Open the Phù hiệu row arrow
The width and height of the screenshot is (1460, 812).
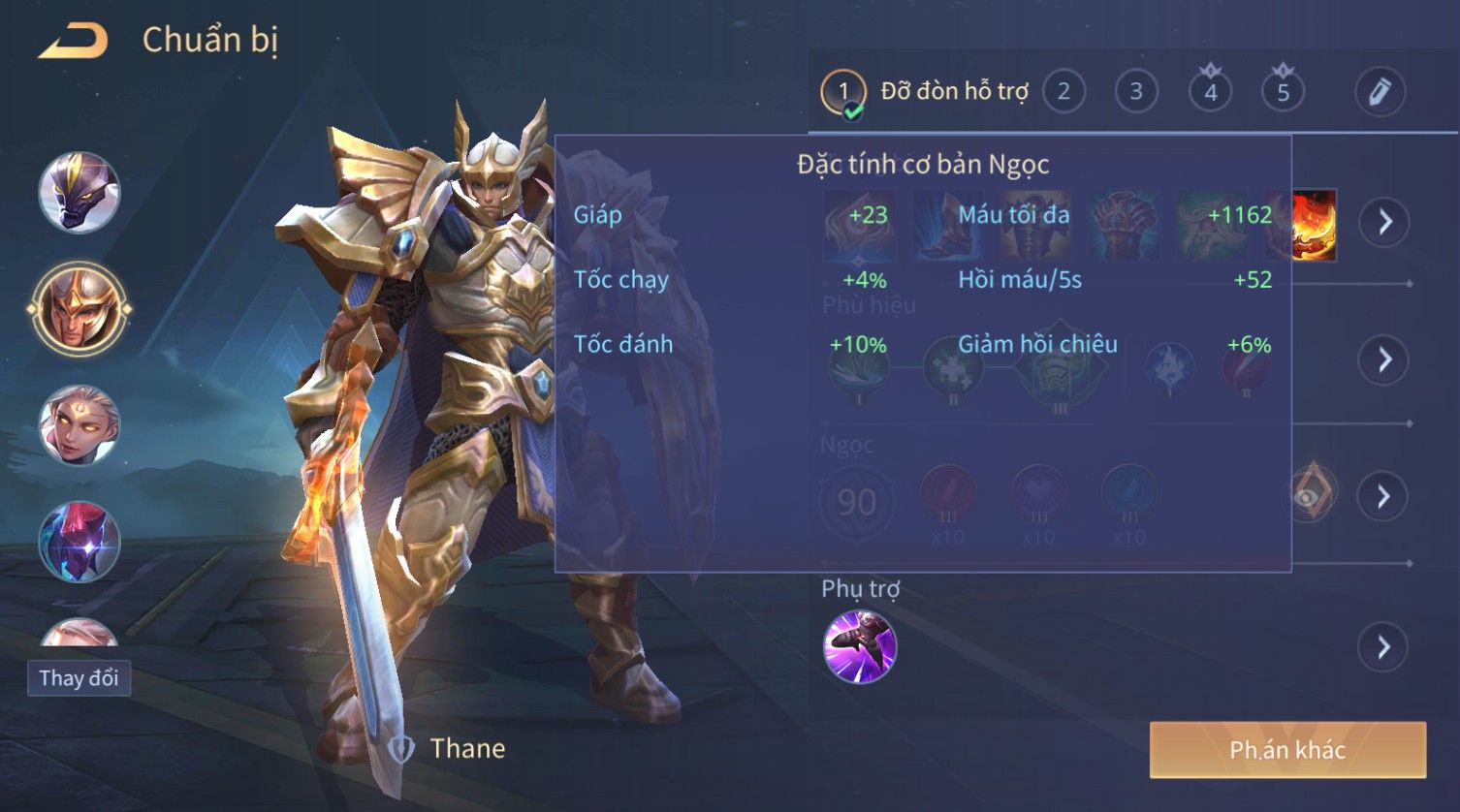(1384, 360)
